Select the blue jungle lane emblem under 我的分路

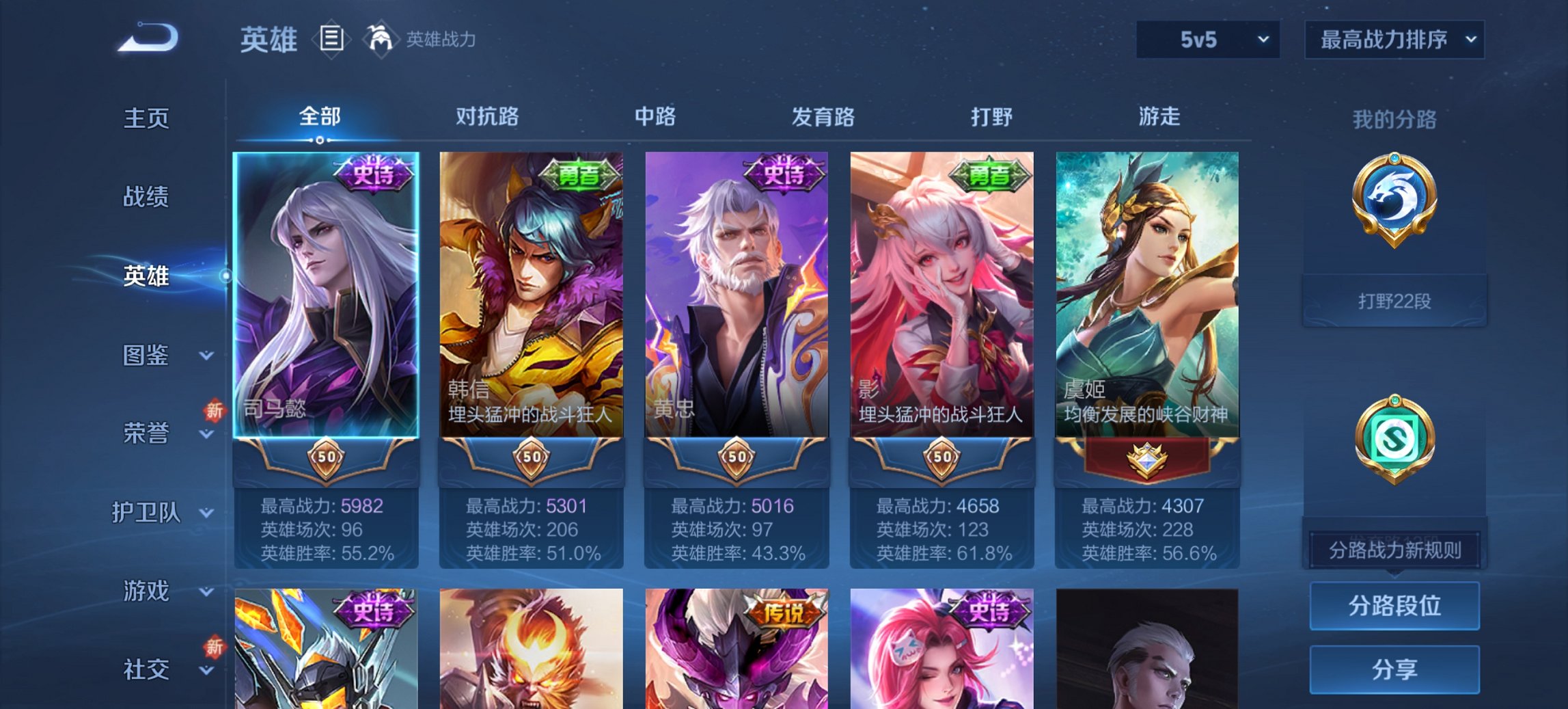[x=1394, y=198]
